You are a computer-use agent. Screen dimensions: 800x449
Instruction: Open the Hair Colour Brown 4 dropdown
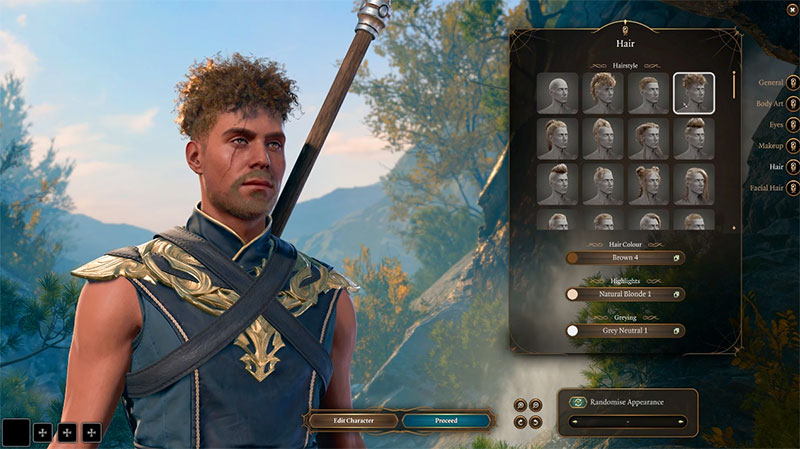[x=625, y=258]
